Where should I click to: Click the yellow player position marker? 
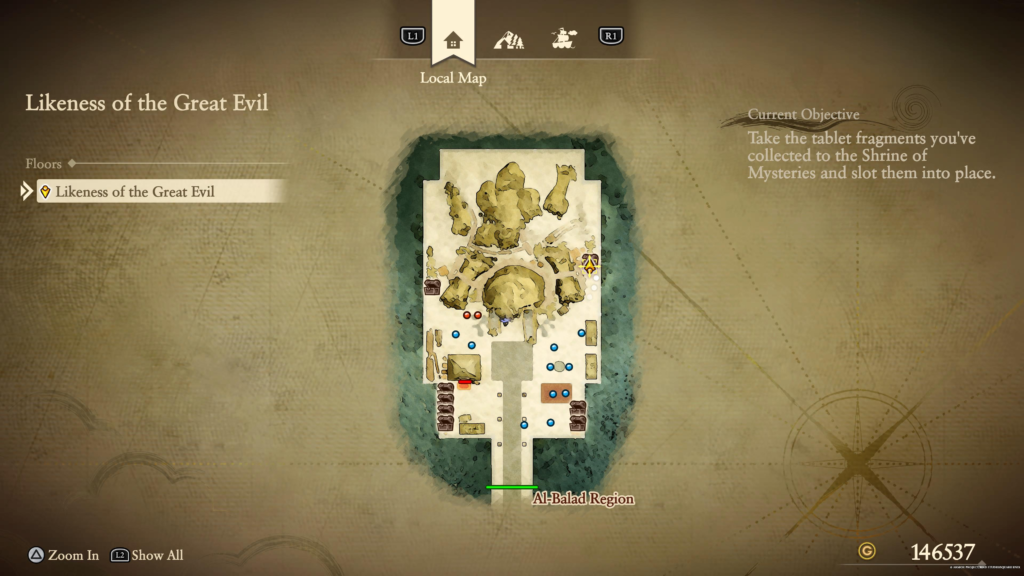point(590,265)
